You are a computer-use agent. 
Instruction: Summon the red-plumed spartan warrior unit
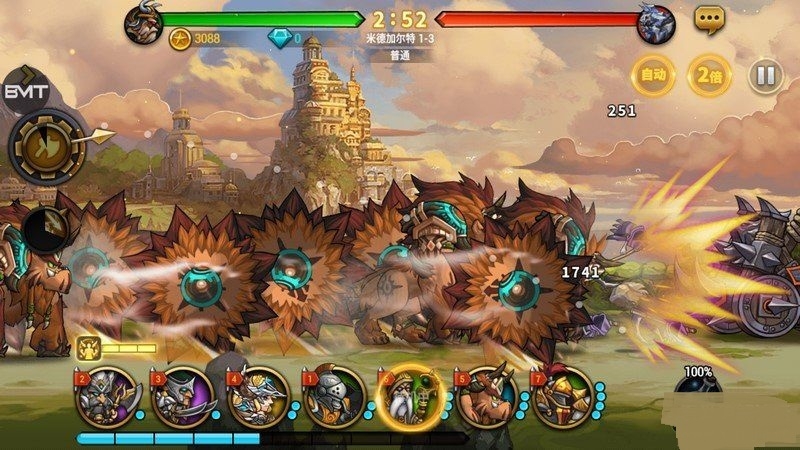(x=562, y=396)
